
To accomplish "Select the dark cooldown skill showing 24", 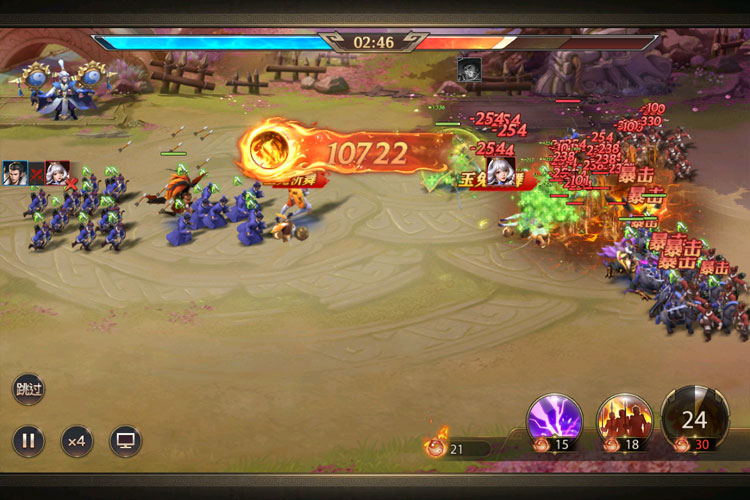I will (x=694, y=415).
